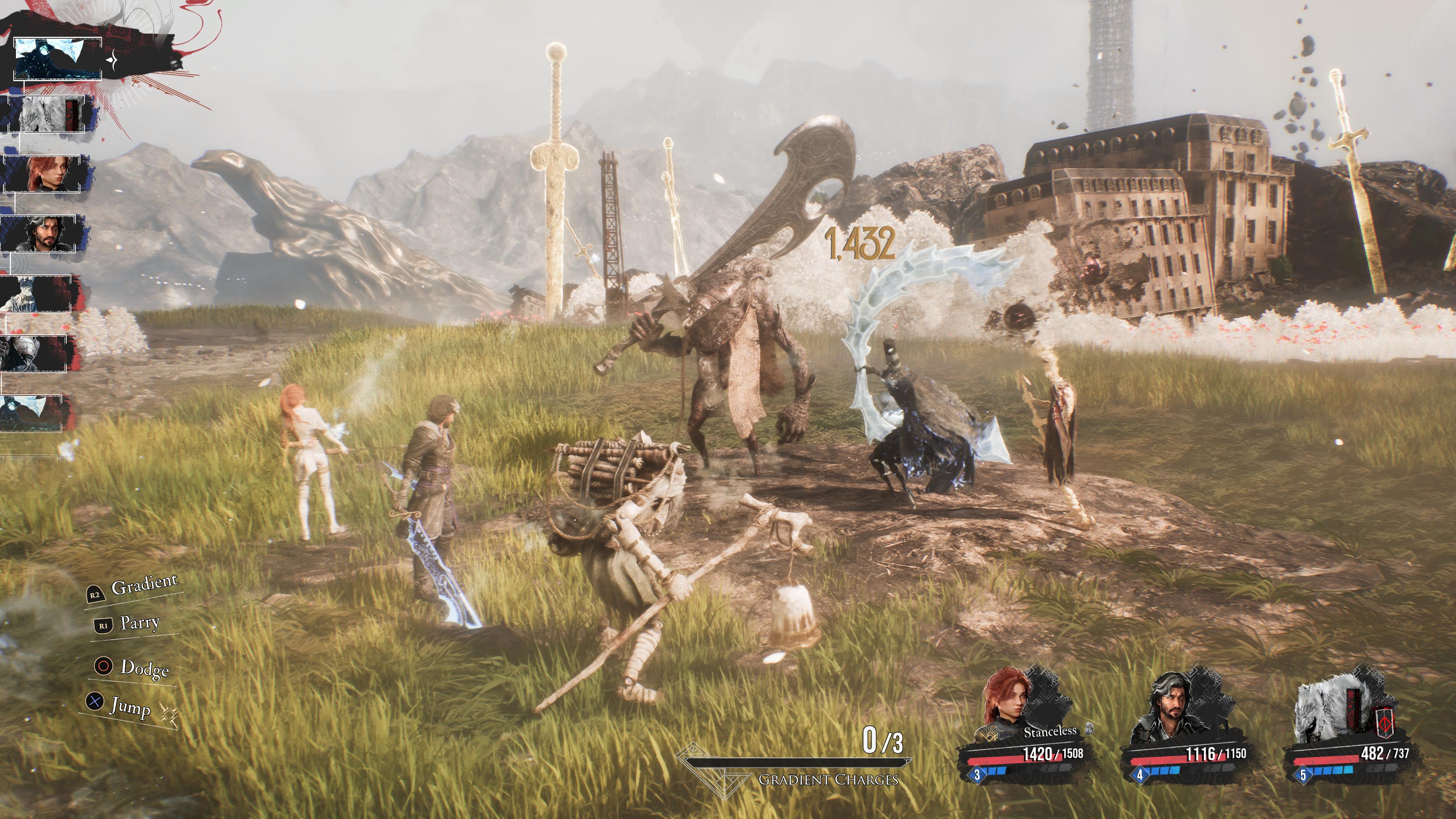Click the armored knight enemy turn order portrait
The height and width of the screenshot is (819, 1456).
pos(34,353)
